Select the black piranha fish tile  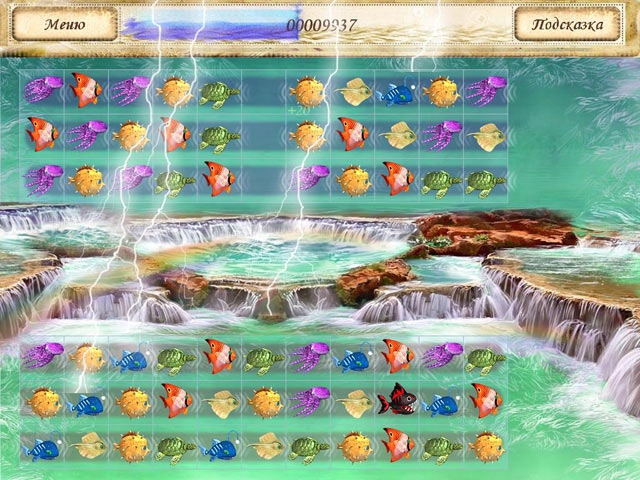pos(397,400)
